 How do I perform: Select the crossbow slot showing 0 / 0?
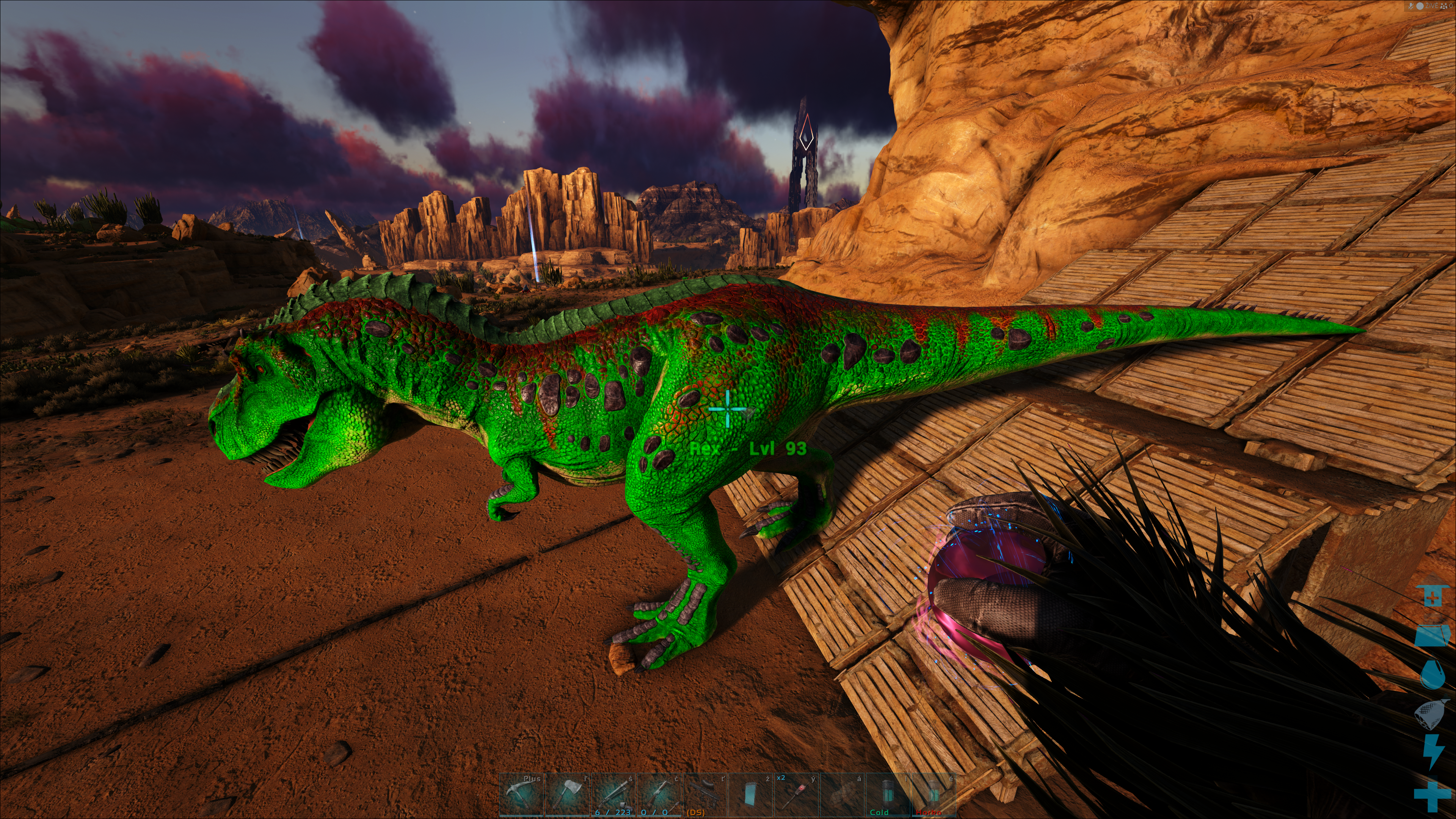click(x=659, y=794)
